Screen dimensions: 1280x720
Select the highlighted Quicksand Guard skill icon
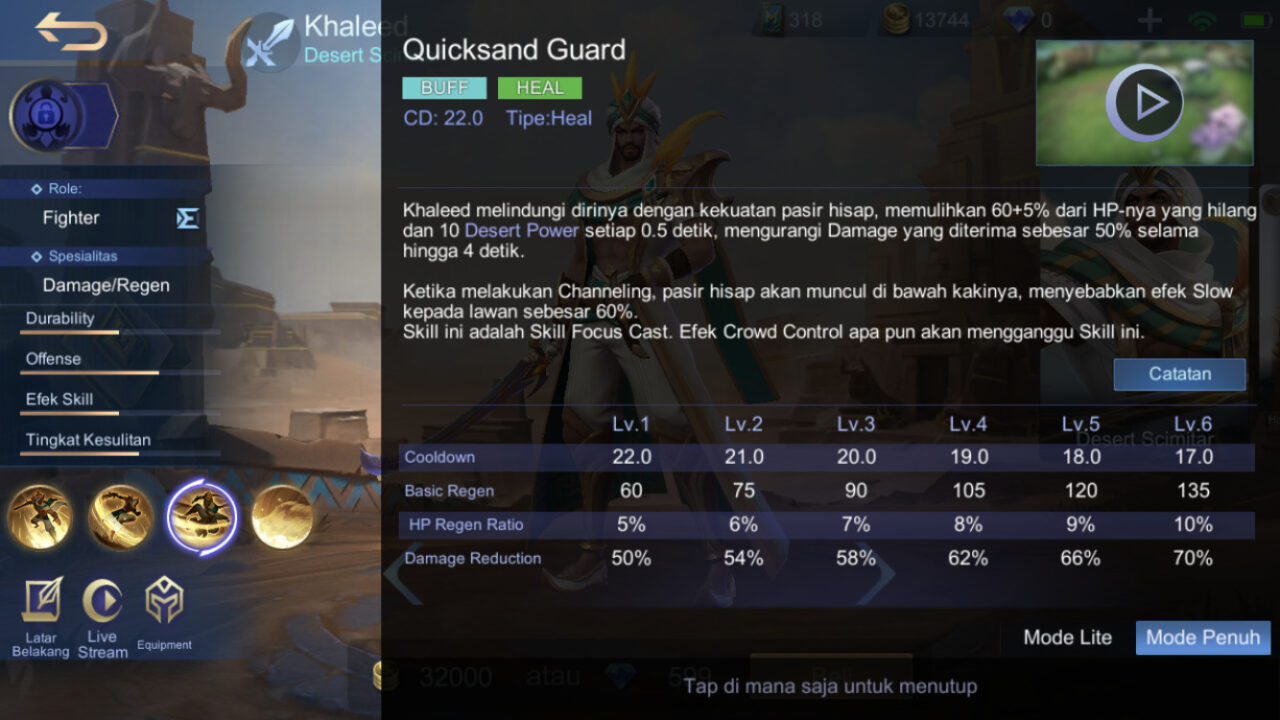202,516
